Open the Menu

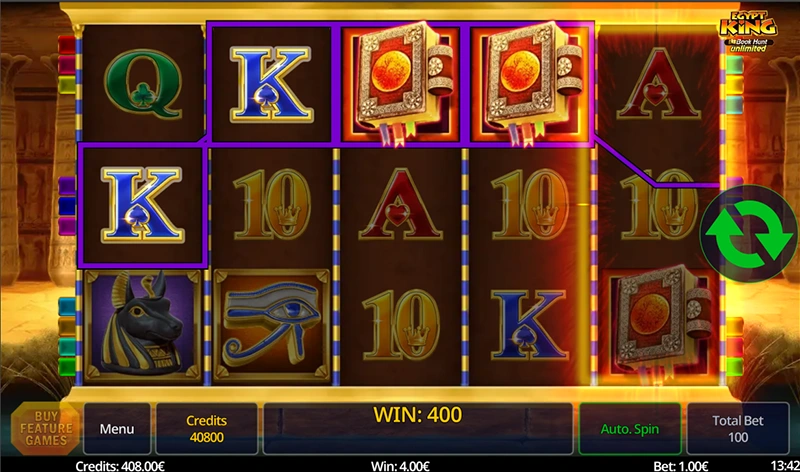117,429
